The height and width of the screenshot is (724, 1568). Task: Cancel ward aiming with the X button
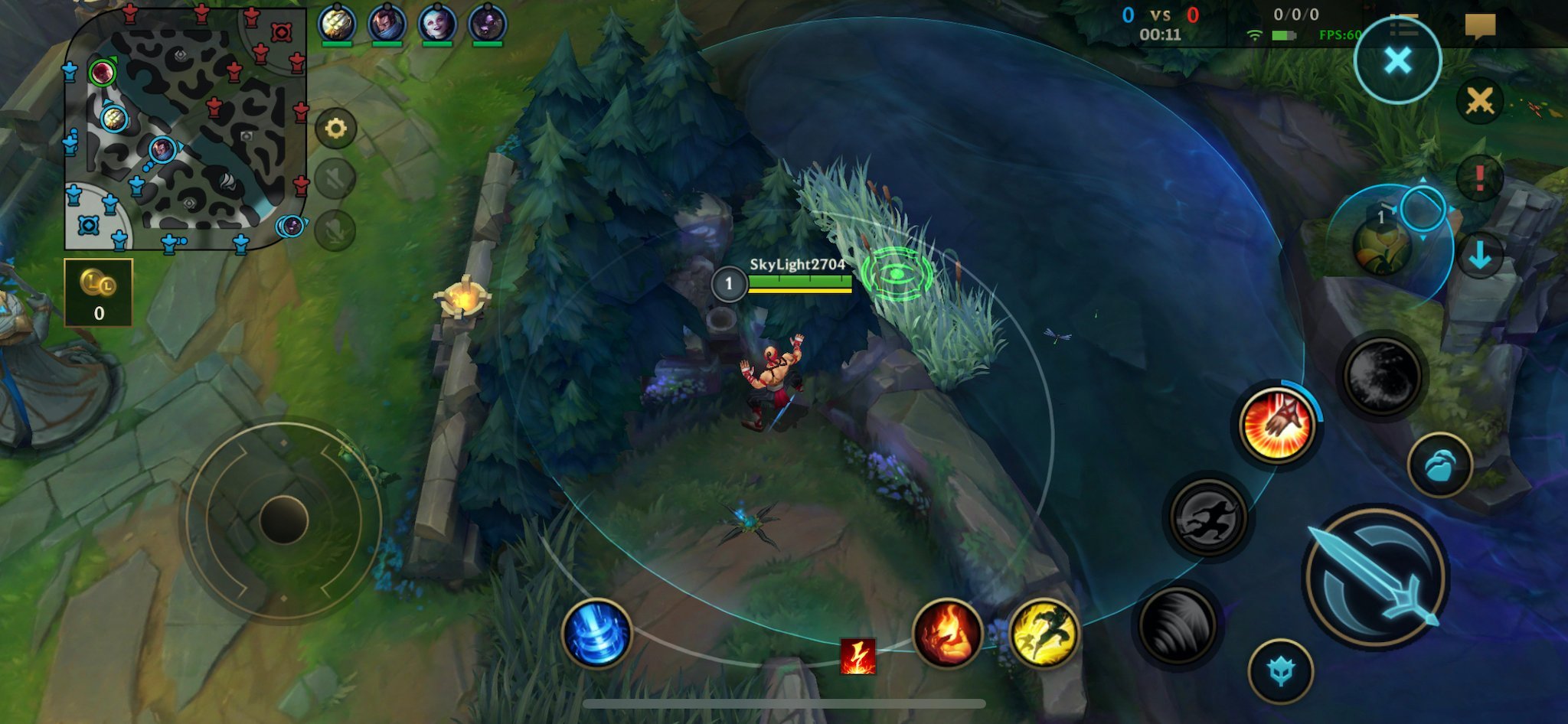(1397, 60)
